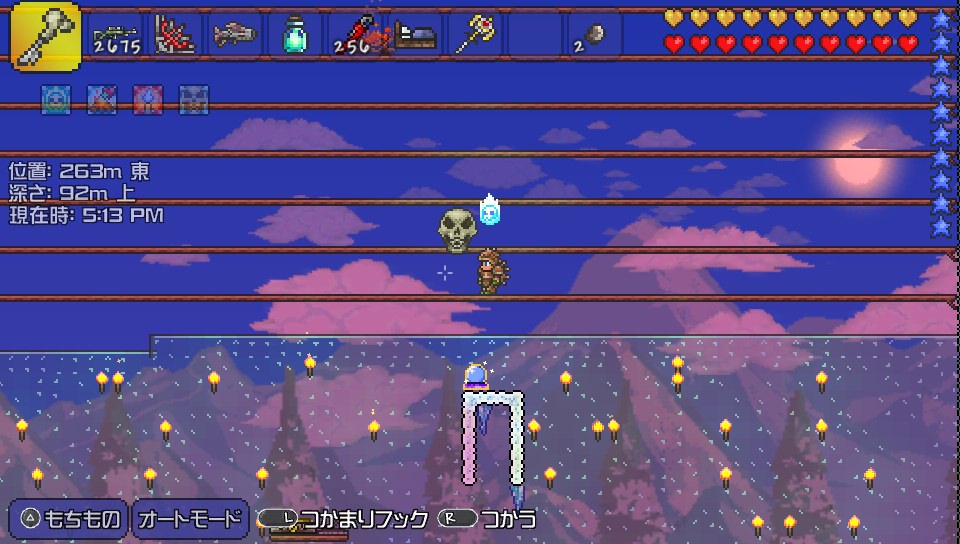Click the first blue smiley buff icon
This screenshot has height=544, width=960.
55,98
